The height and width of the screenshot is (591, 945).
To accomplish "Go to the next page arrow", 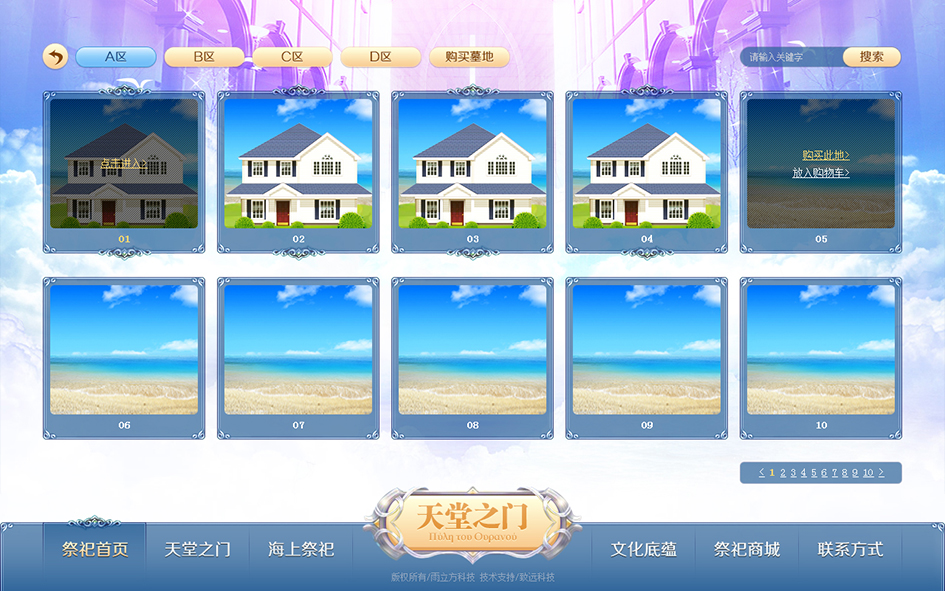I will [x=881, y=473].
